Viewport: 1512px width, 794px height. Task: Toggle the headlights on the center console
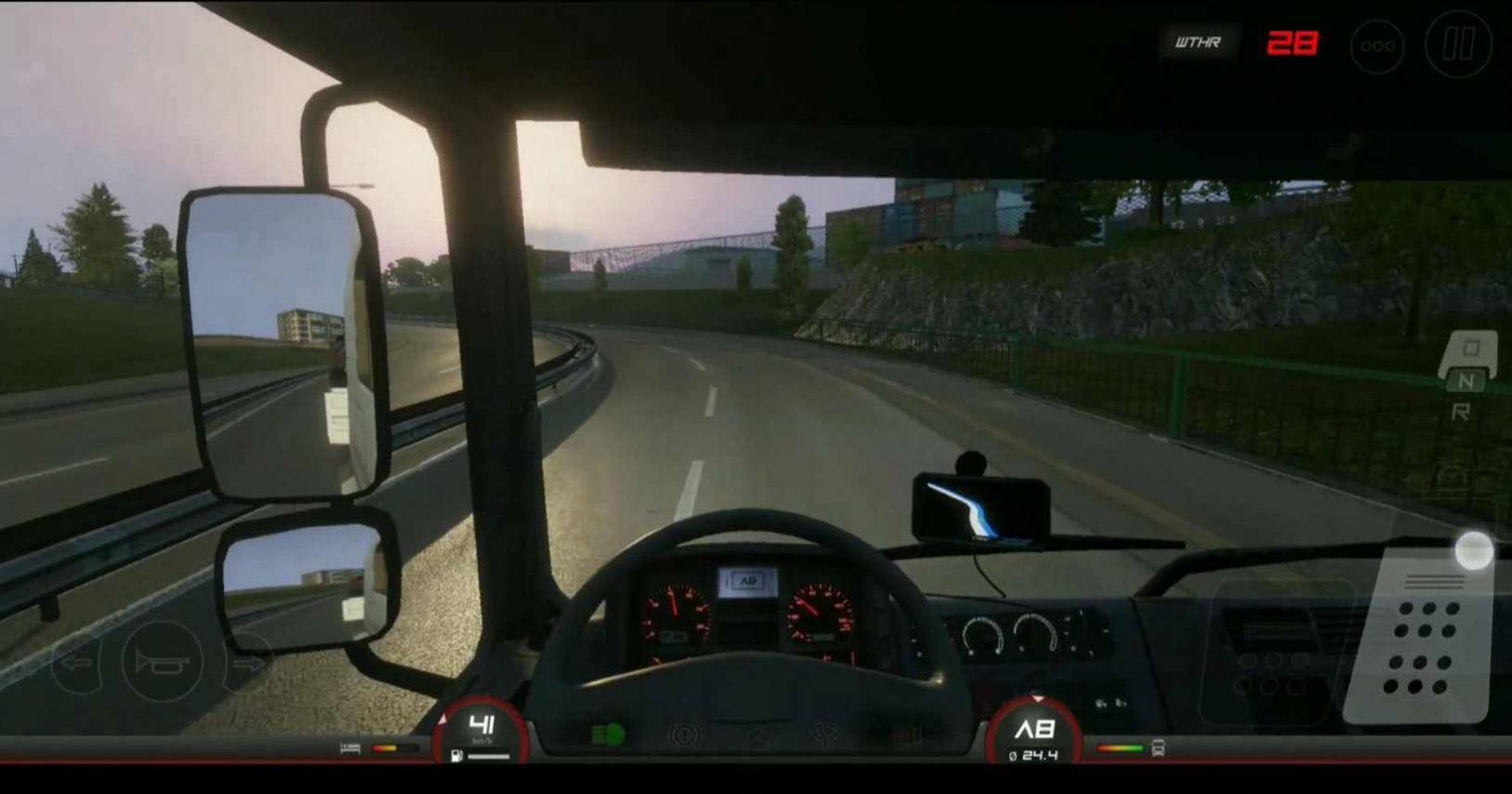[x=608, y=734]
